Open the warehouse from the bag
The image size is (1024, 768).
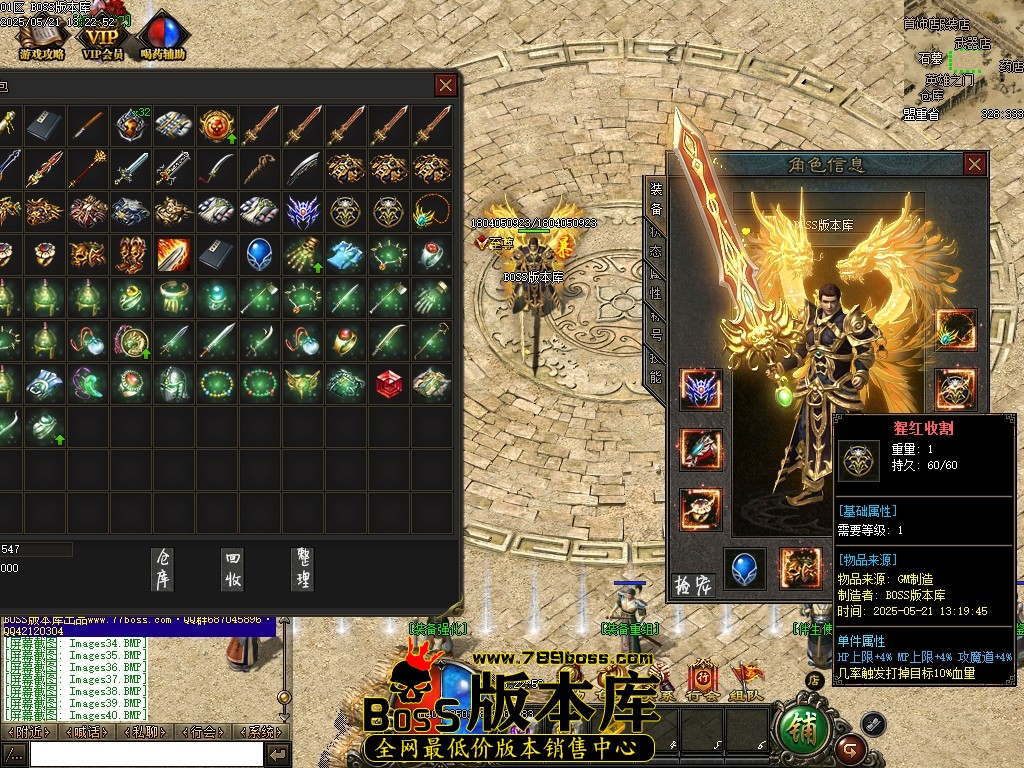tap(163, 569)
